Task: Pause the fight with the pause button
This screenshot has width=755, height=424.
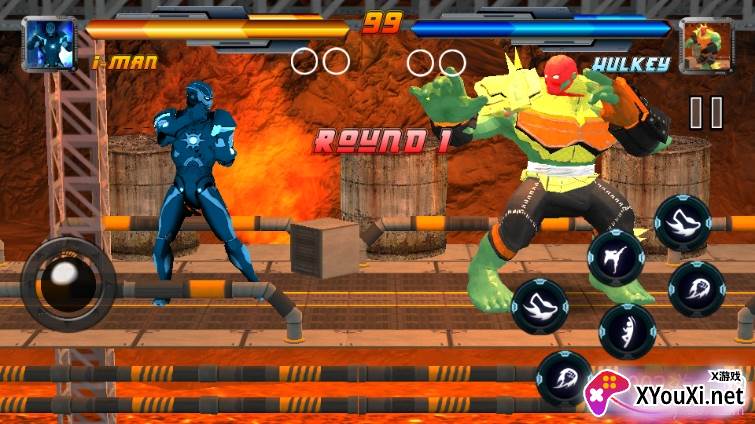Action: click(x=706, y=112)
